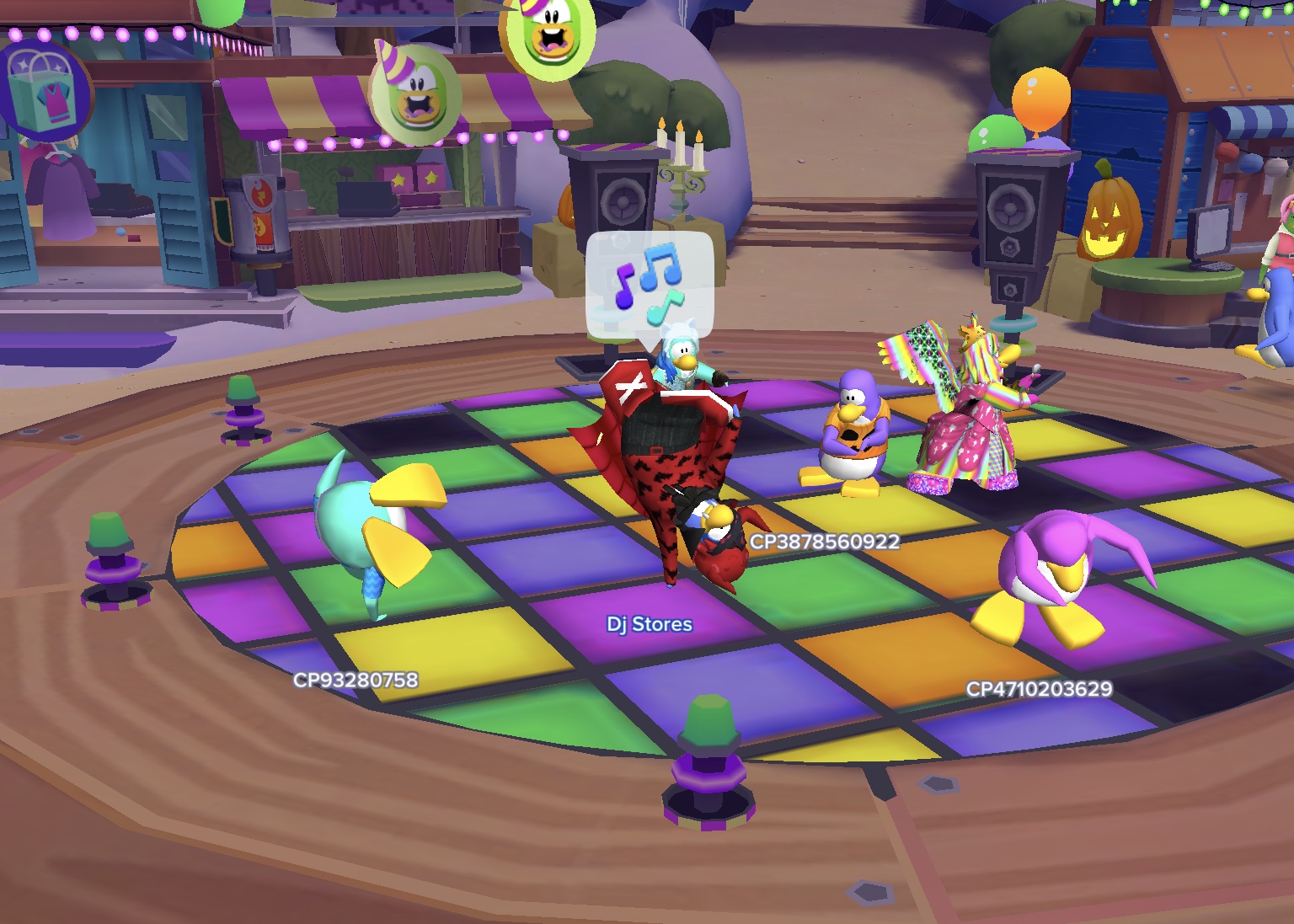Select the Dj Stores player name tag
Image resolution: width=1294 pixels, height=924 pixels.
tap(650, 624)
